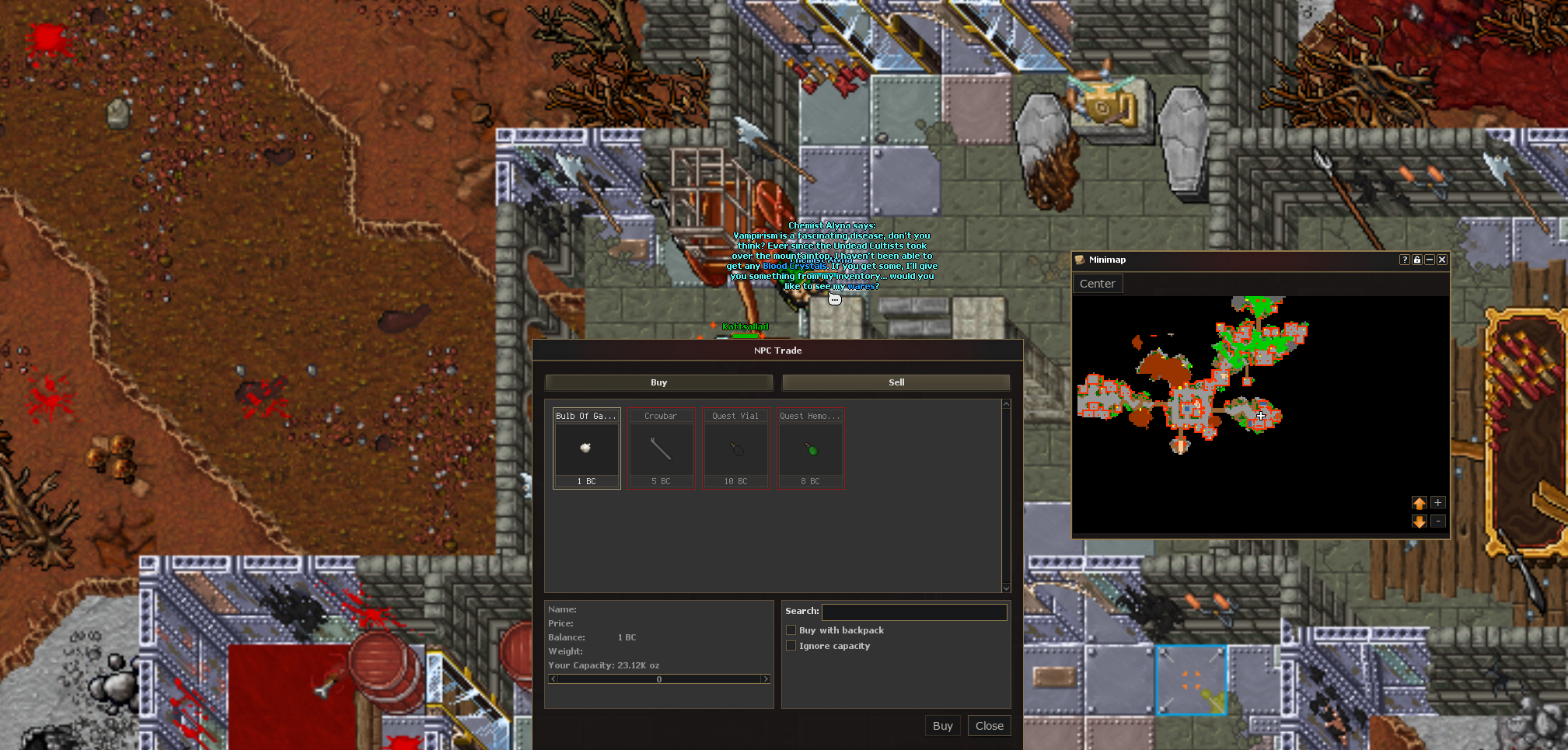The image size is (1568, 750).
Task: Center the minimap view
Action: (1097, 284)
